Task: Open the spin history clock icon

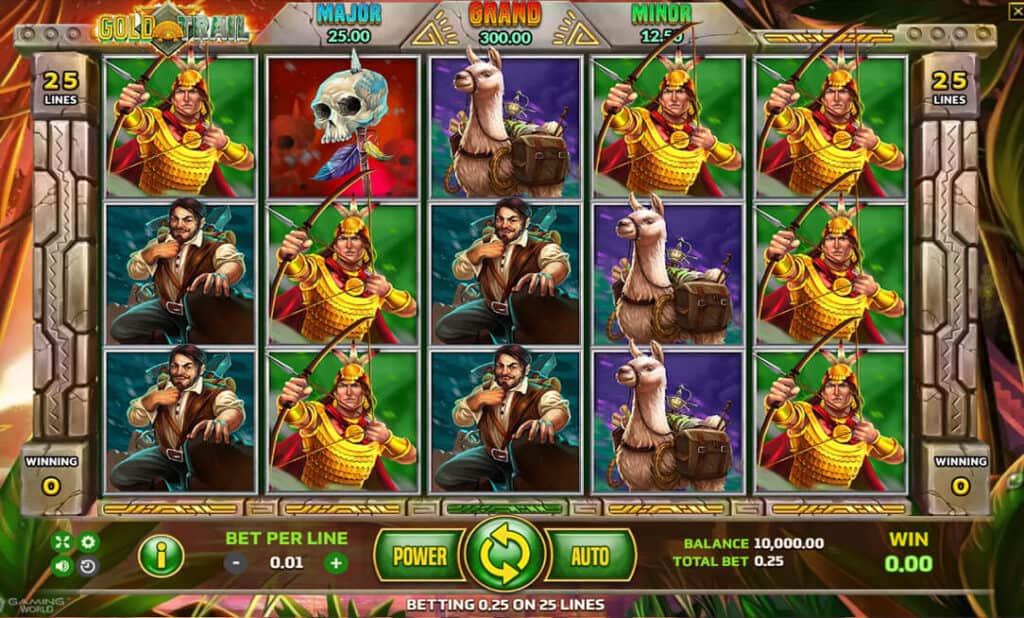Action: coord(88,567)
